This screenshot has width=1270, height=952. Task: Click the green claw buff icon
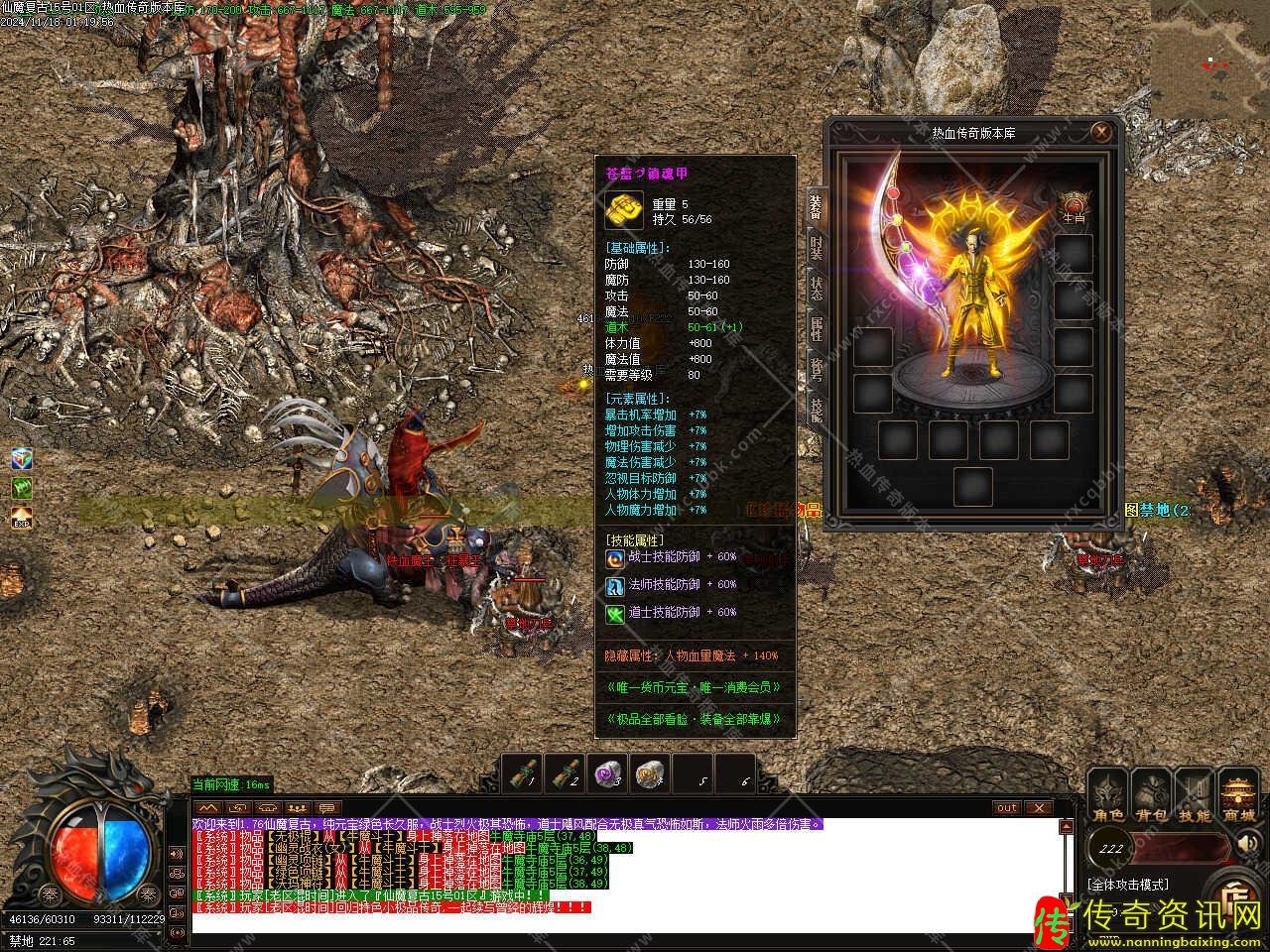pos(22,487)
